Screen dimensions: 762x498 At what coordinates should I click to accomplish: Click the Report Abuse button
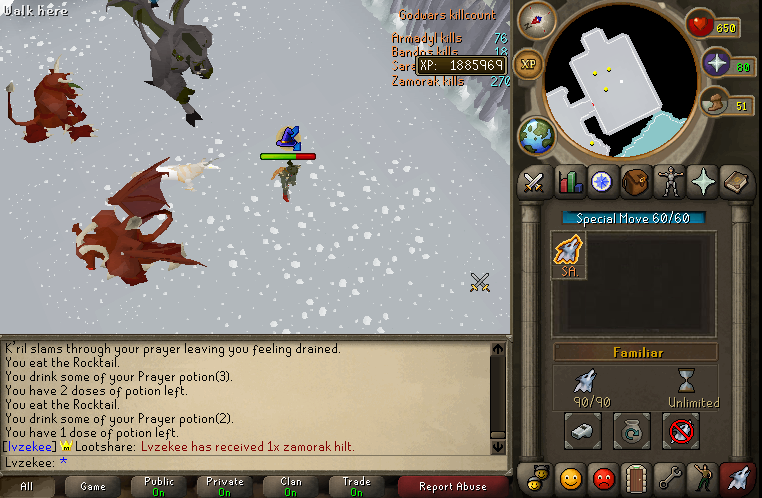pos(451,486)
